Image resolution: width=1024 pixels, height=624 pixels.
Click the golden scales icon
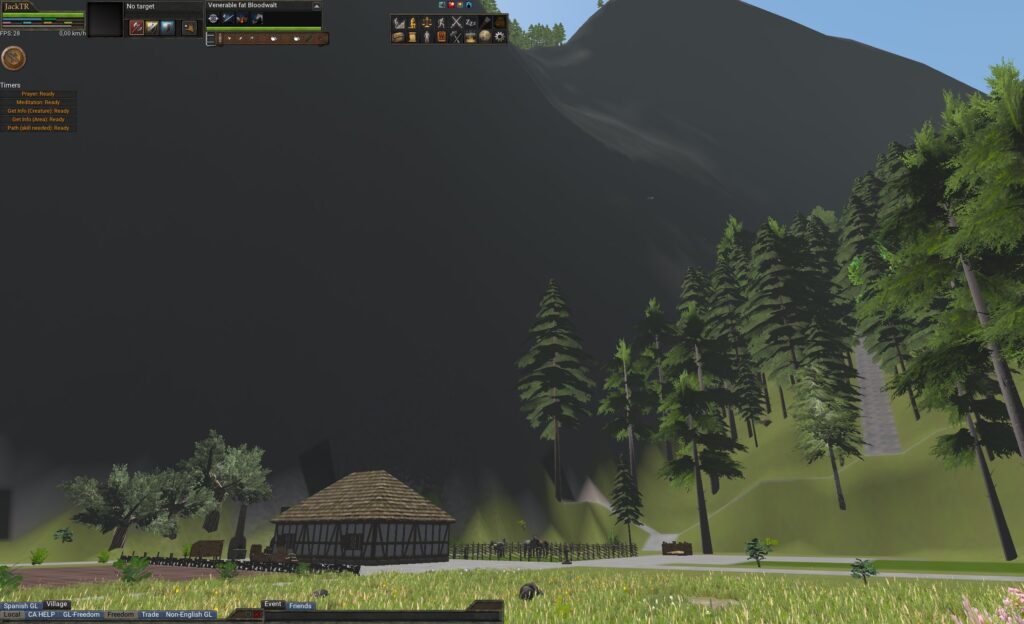427,22
